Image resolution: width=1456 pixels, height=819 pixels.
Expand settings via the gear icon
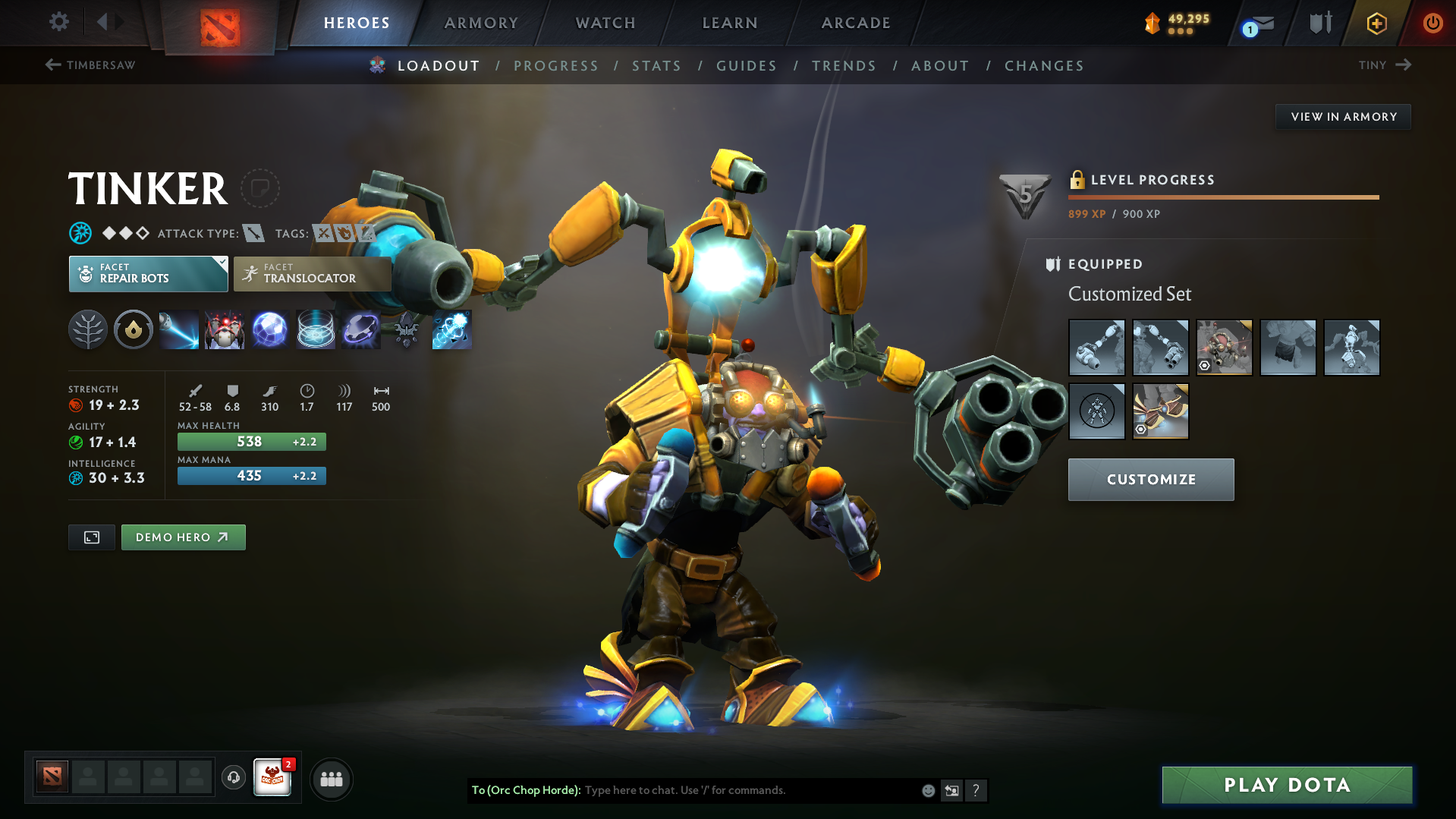(58, 23)
